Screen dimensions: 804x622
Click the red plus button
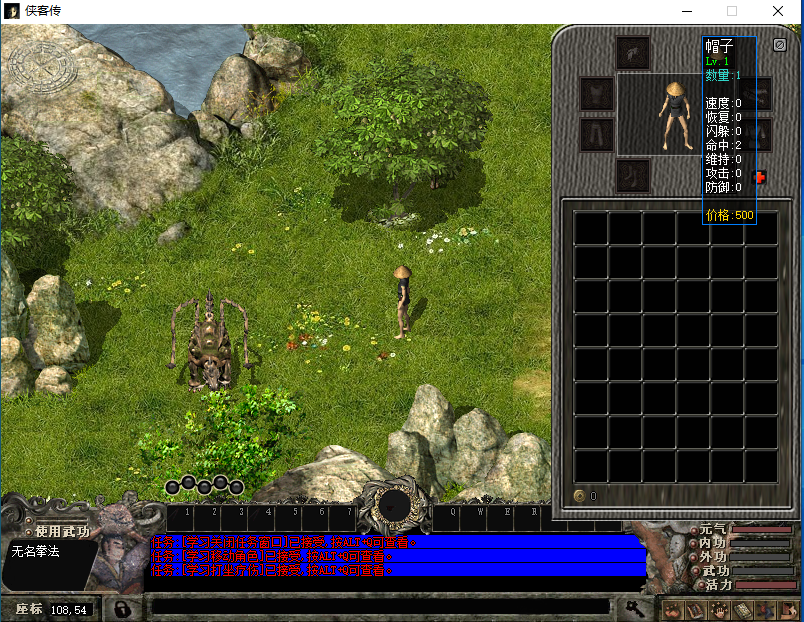tap(759, 177)
